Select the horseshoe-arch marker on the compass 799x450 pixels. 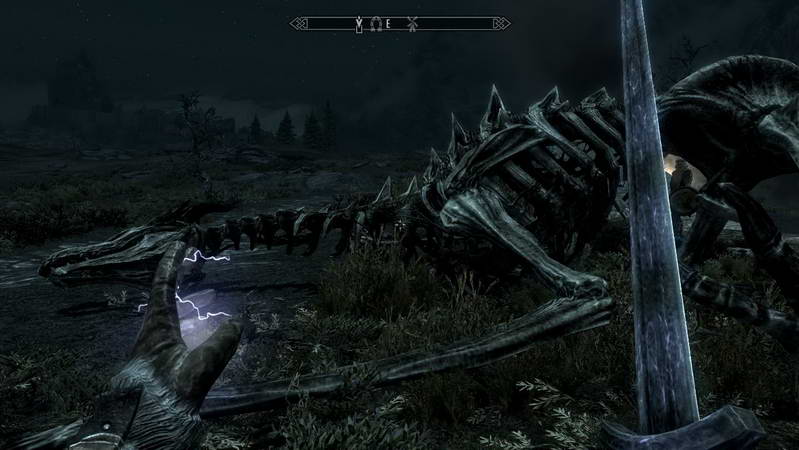point(376,23)
